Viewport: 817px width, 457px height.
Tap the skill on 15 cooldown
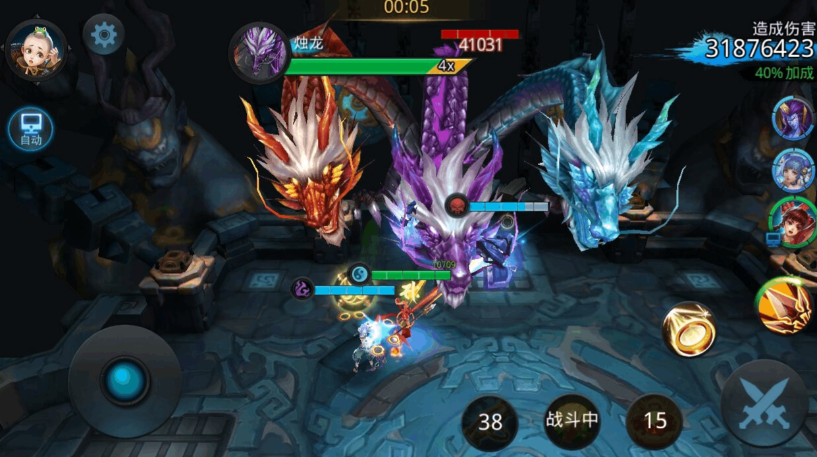click(x=655, y=421)
